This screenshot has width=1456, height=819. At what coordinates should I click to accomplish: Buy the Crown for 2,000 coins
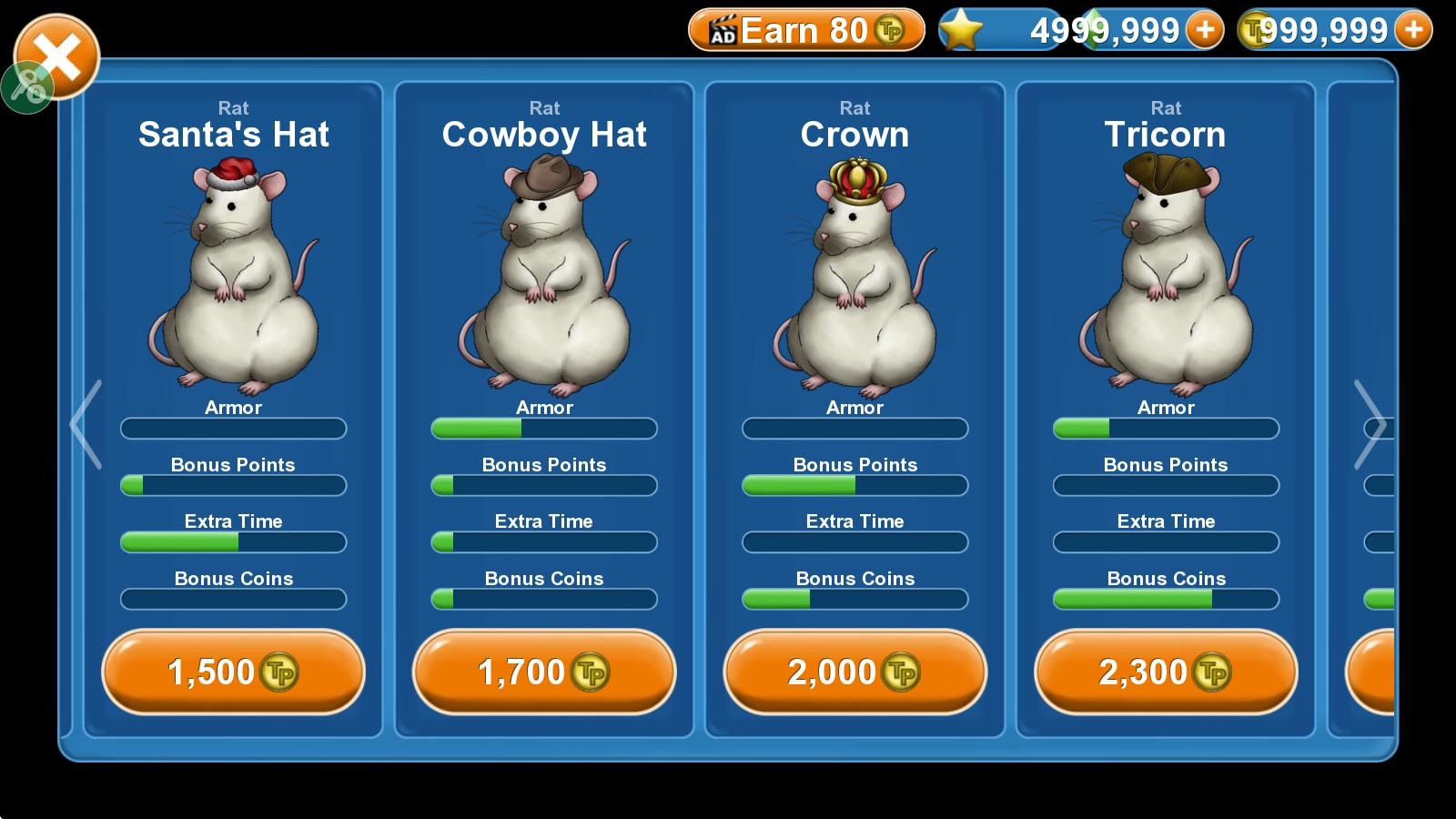(x=854, y=672)
